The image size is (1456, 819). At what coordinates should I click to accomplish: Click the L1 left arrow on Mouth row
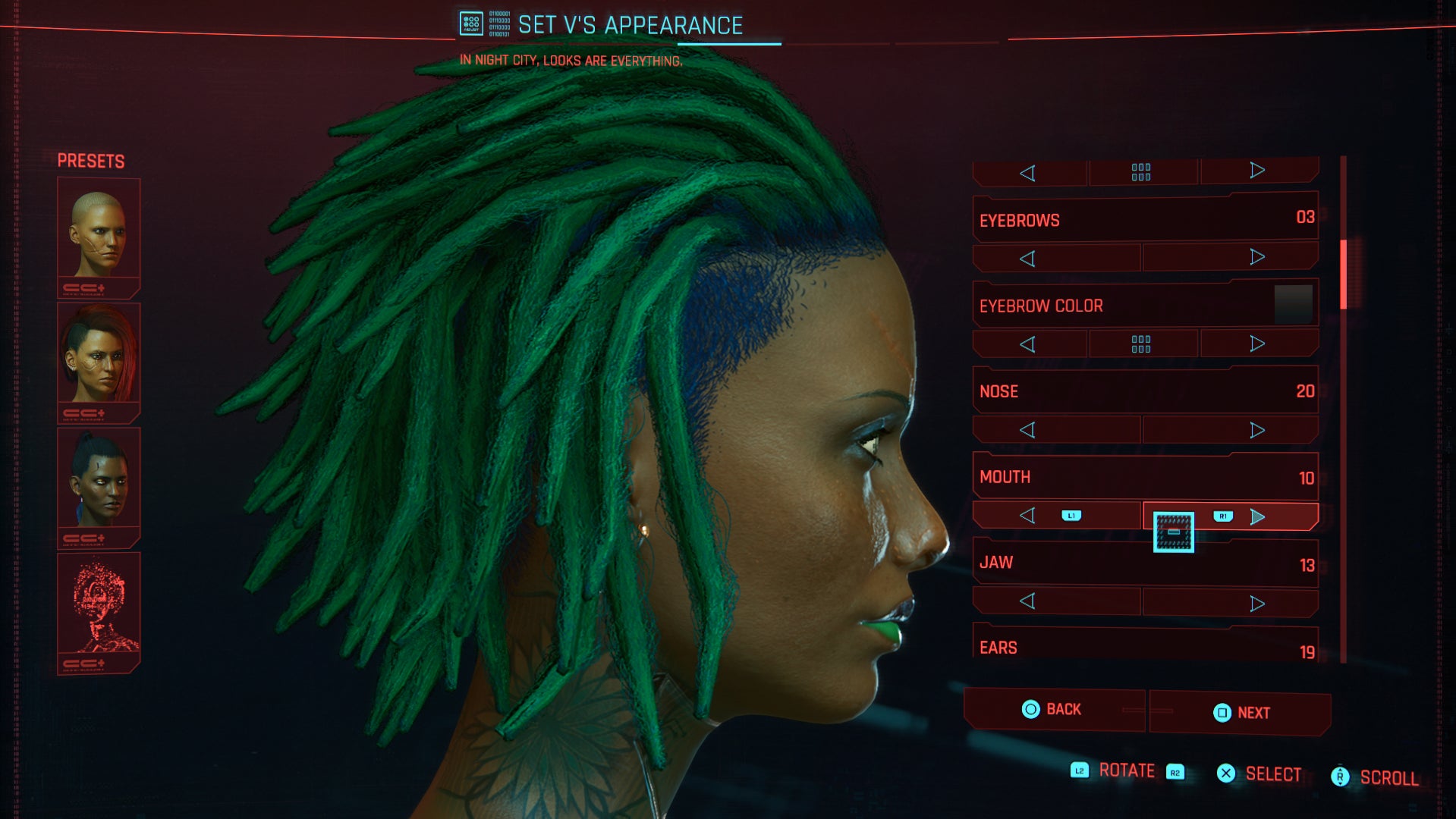click(x=1029, y=515)
